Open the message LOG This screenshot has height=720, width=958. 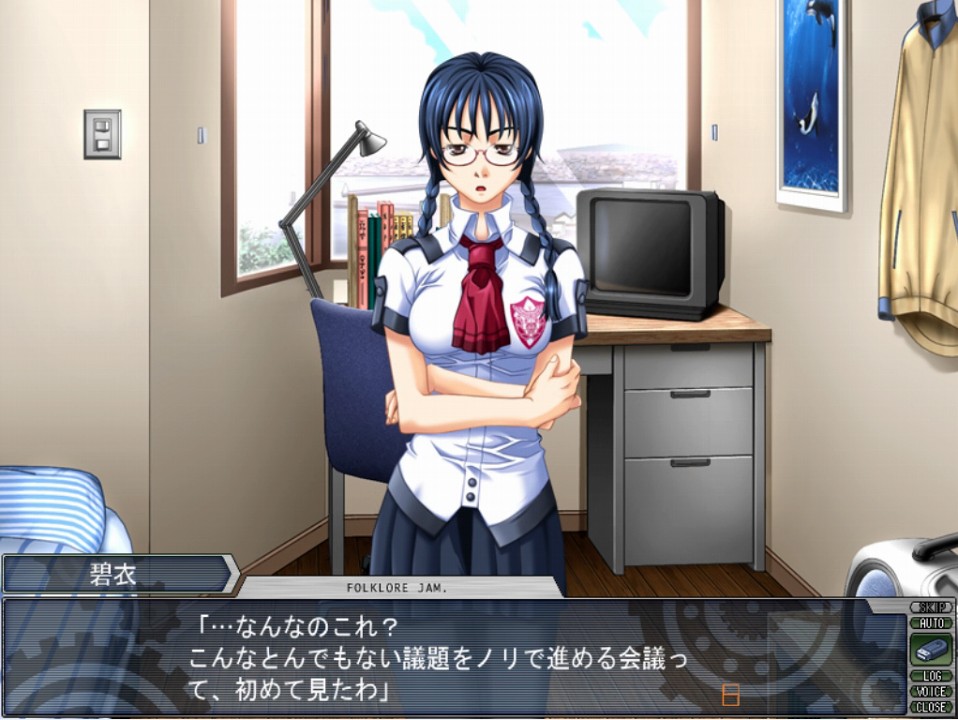(930, 676)
